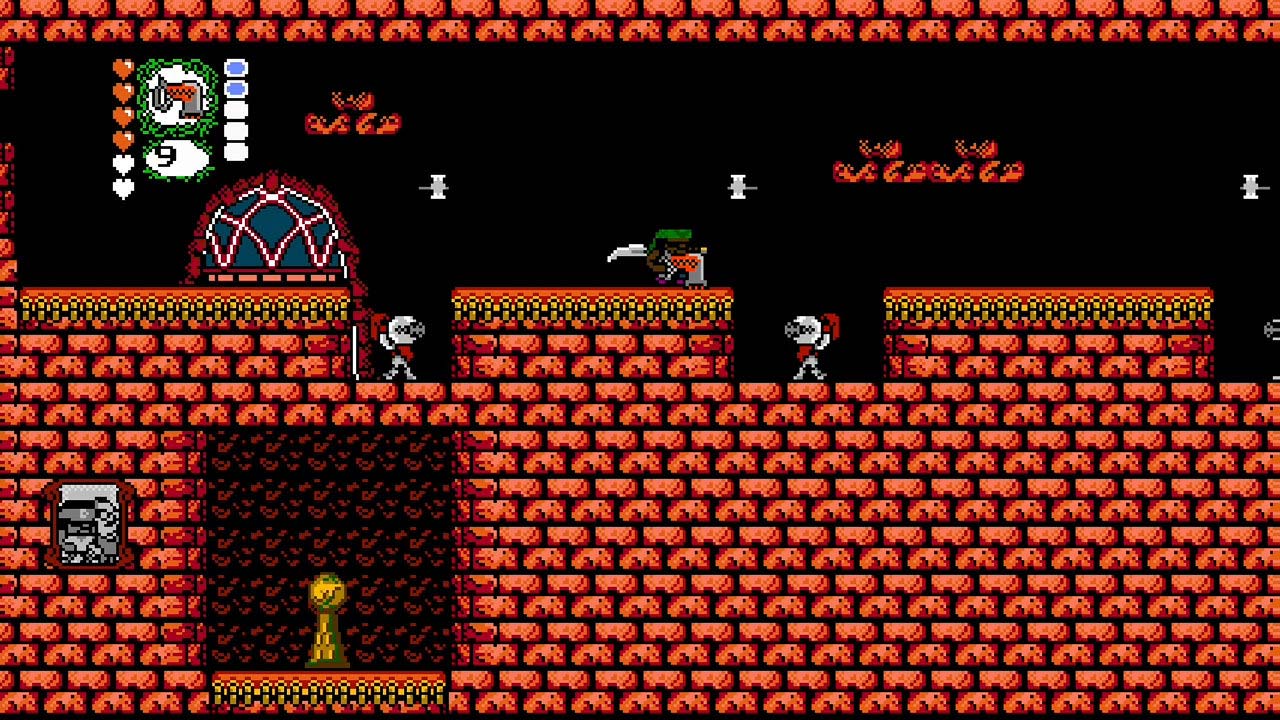
Task: Click the lowest empty white magic orb
Action: click(x=236, y=150)
